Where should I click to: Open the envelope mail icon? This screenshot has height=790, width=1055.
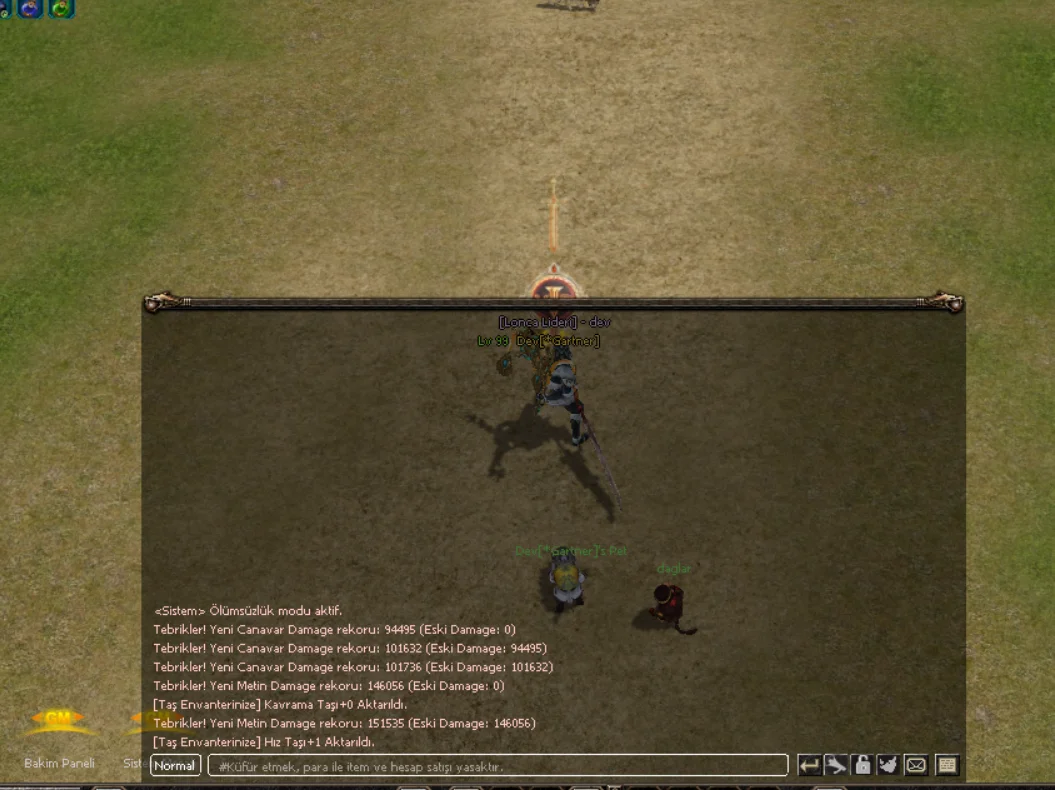point(915,766)
